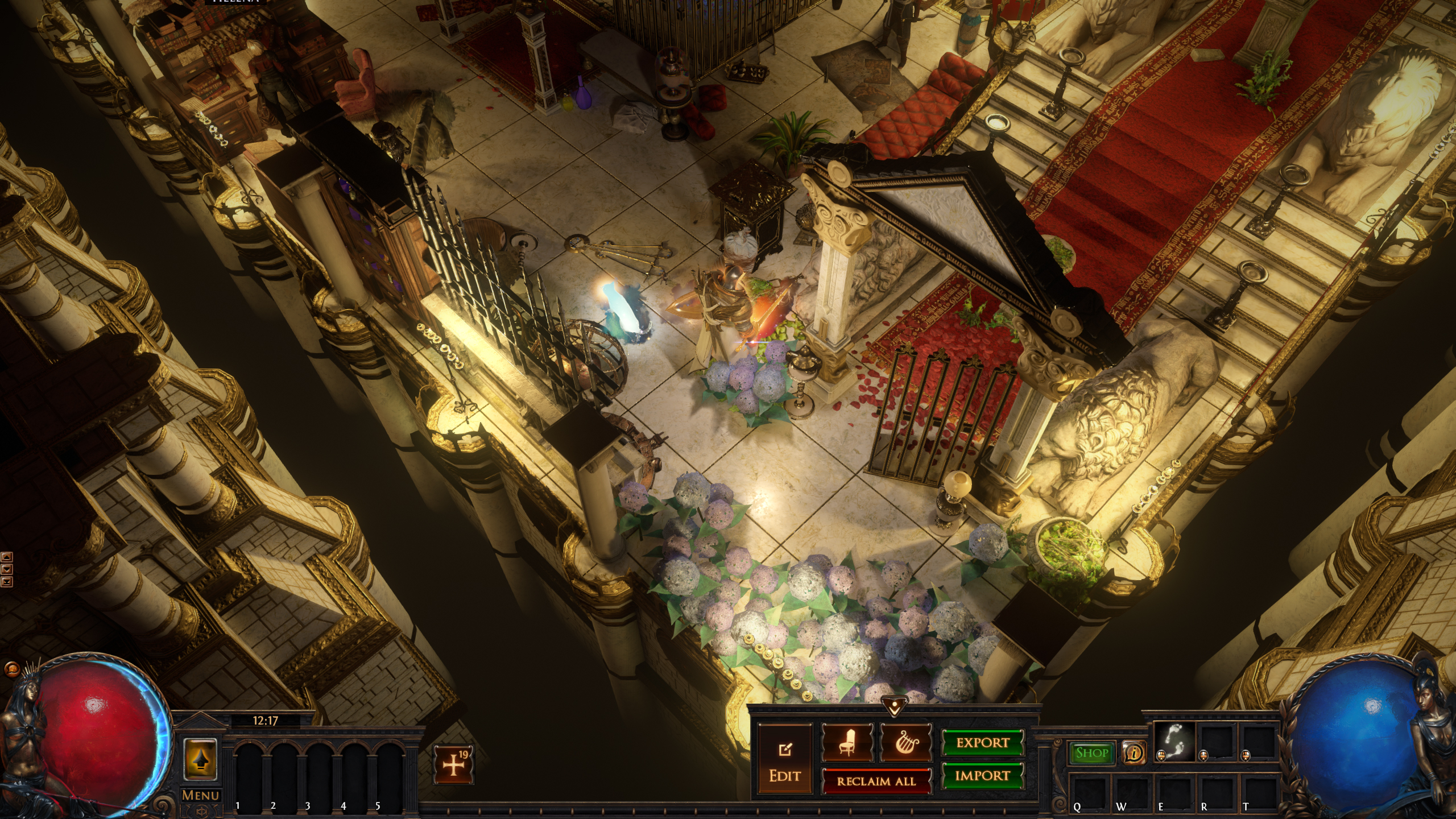
Task: Open the Menu button
Action: pyautogui.click(x=200, y=795)
